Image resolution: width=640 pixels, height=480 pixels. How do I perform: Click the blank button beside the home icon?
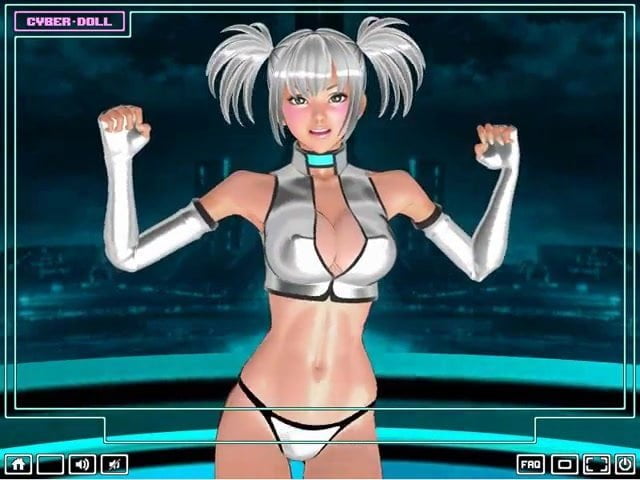tap(50, 464)
